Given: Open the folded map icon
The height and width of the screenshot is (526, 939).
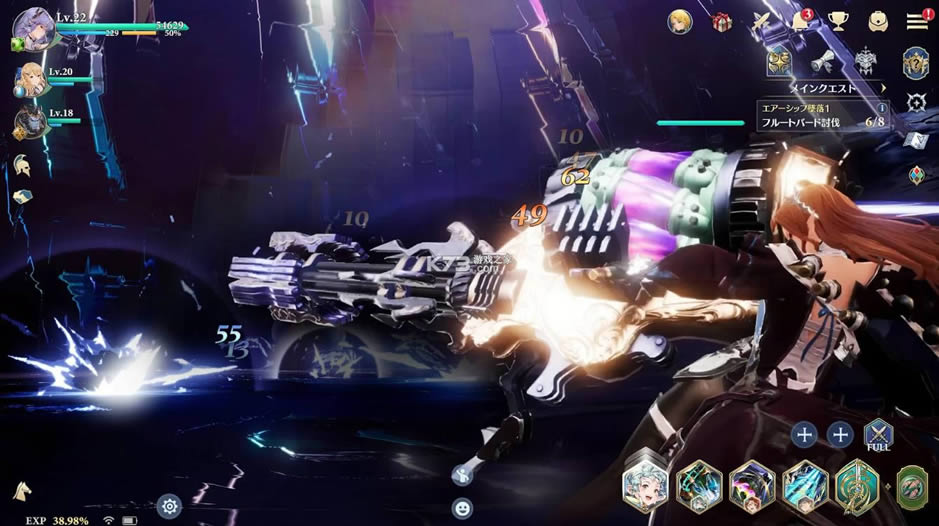Looking at the screenshot, I should coord(916,139).
